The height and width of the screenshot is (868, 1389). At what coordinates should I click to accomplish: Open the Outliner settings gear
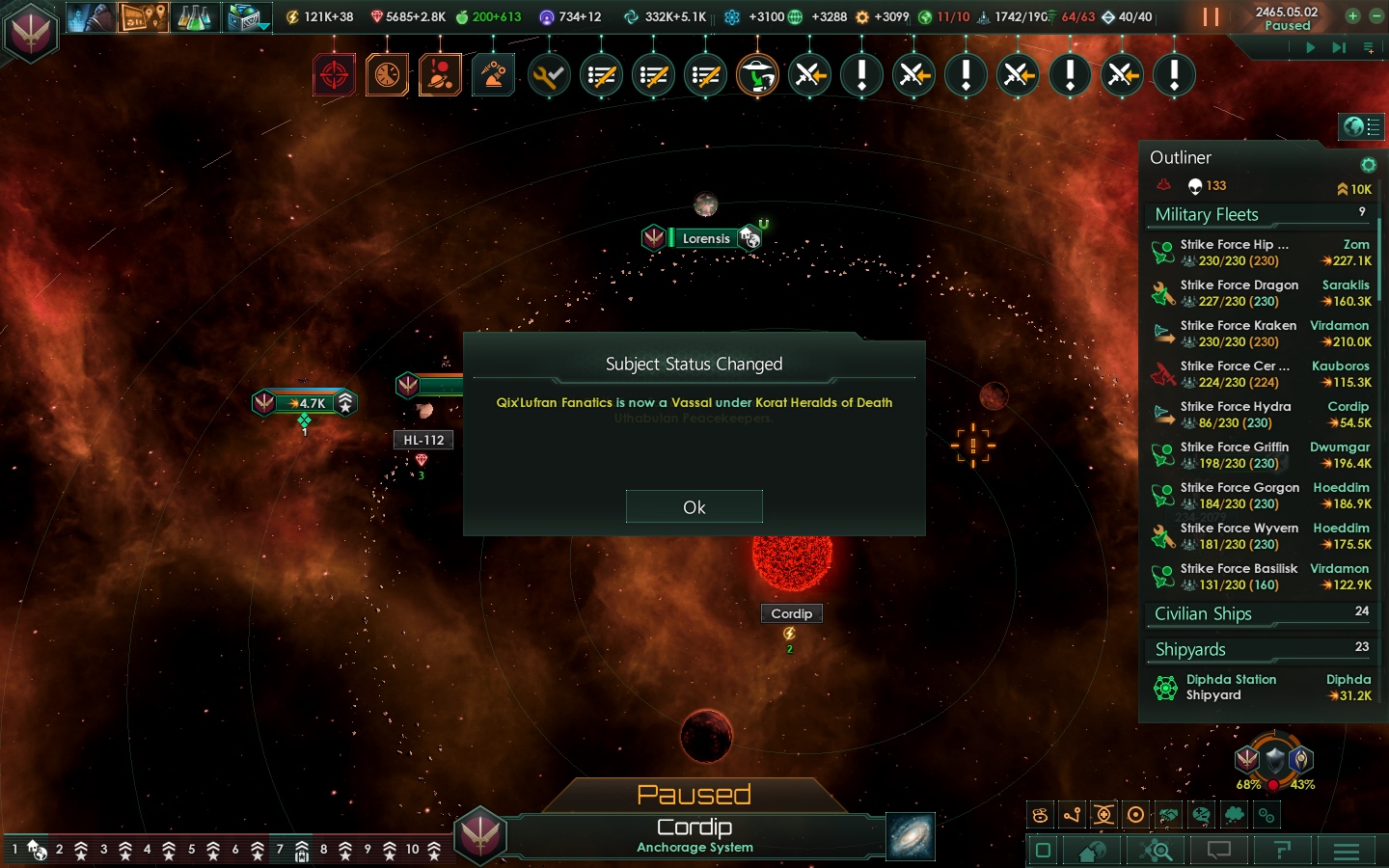pyautogui.click(x=1368, y=164)
